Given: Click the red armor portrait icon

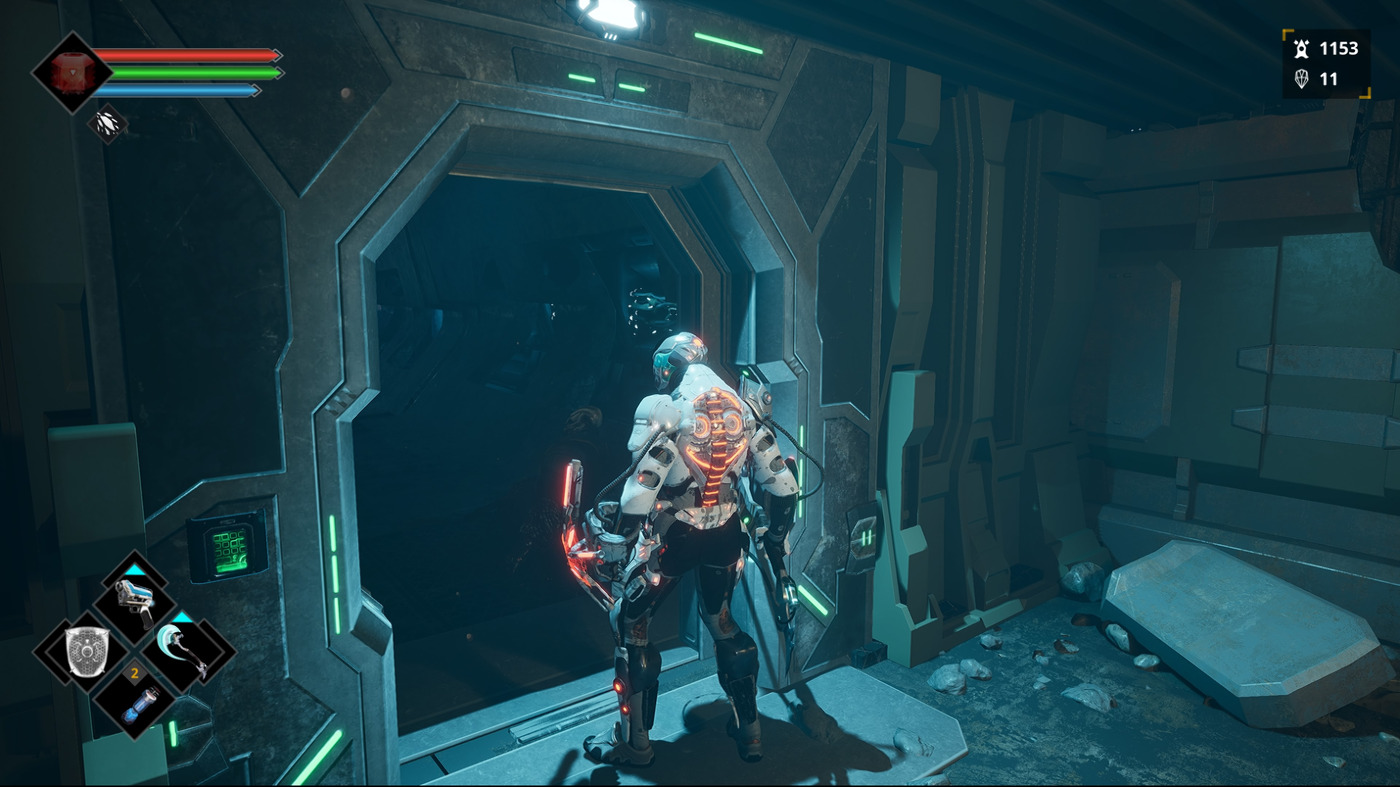Looking at the screenshot, I should [x=72, y=72].
